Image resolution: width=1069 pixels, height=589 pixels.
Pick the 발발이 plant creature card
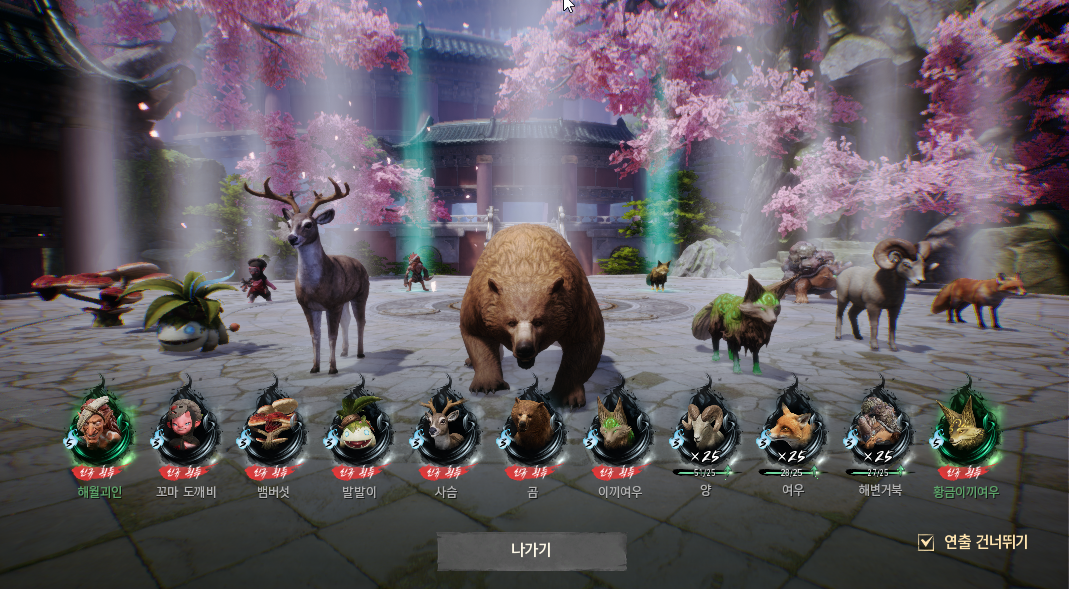358,424
